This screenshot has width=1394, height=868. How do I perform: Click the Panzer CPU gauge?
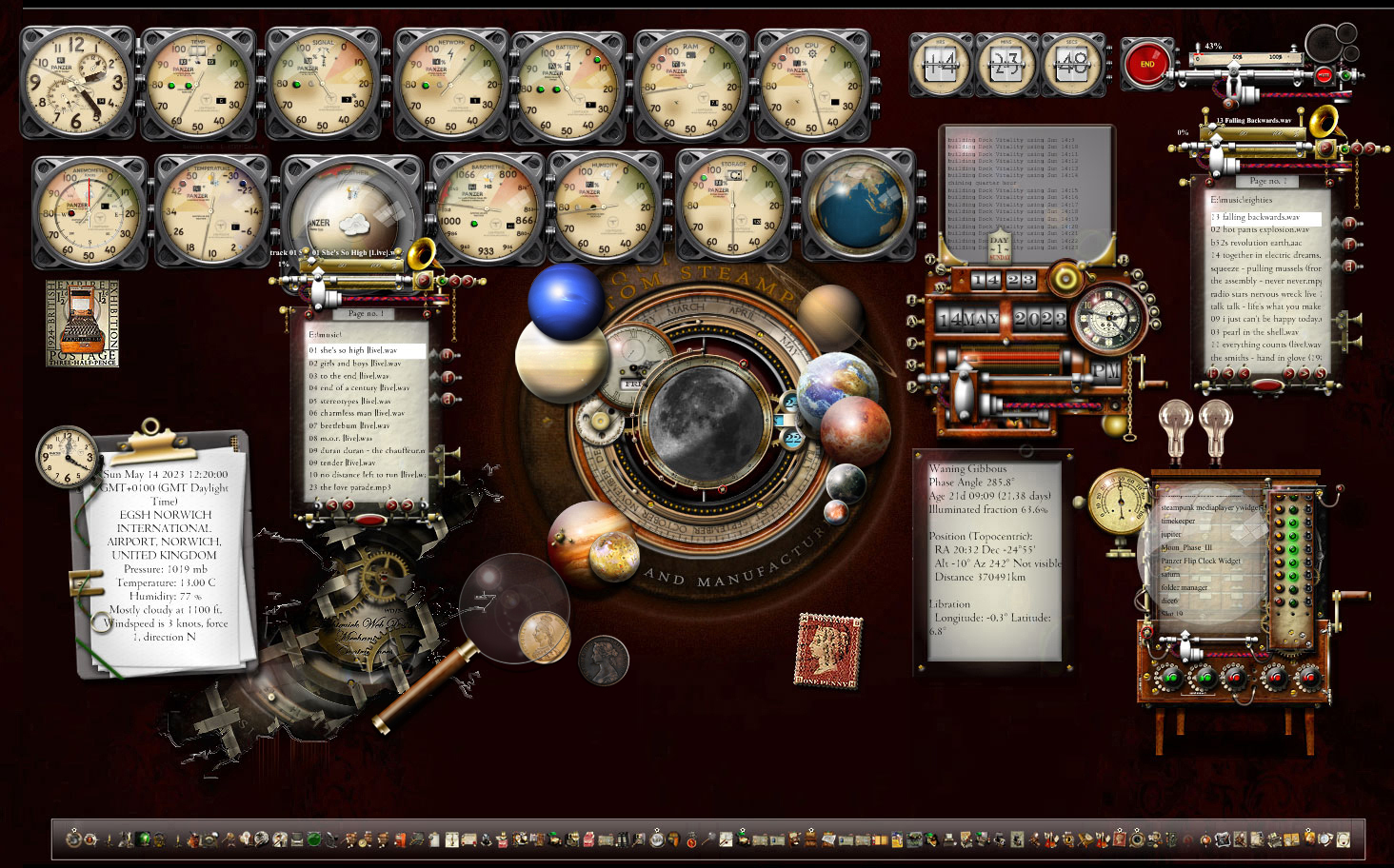(x=813, y=86)
